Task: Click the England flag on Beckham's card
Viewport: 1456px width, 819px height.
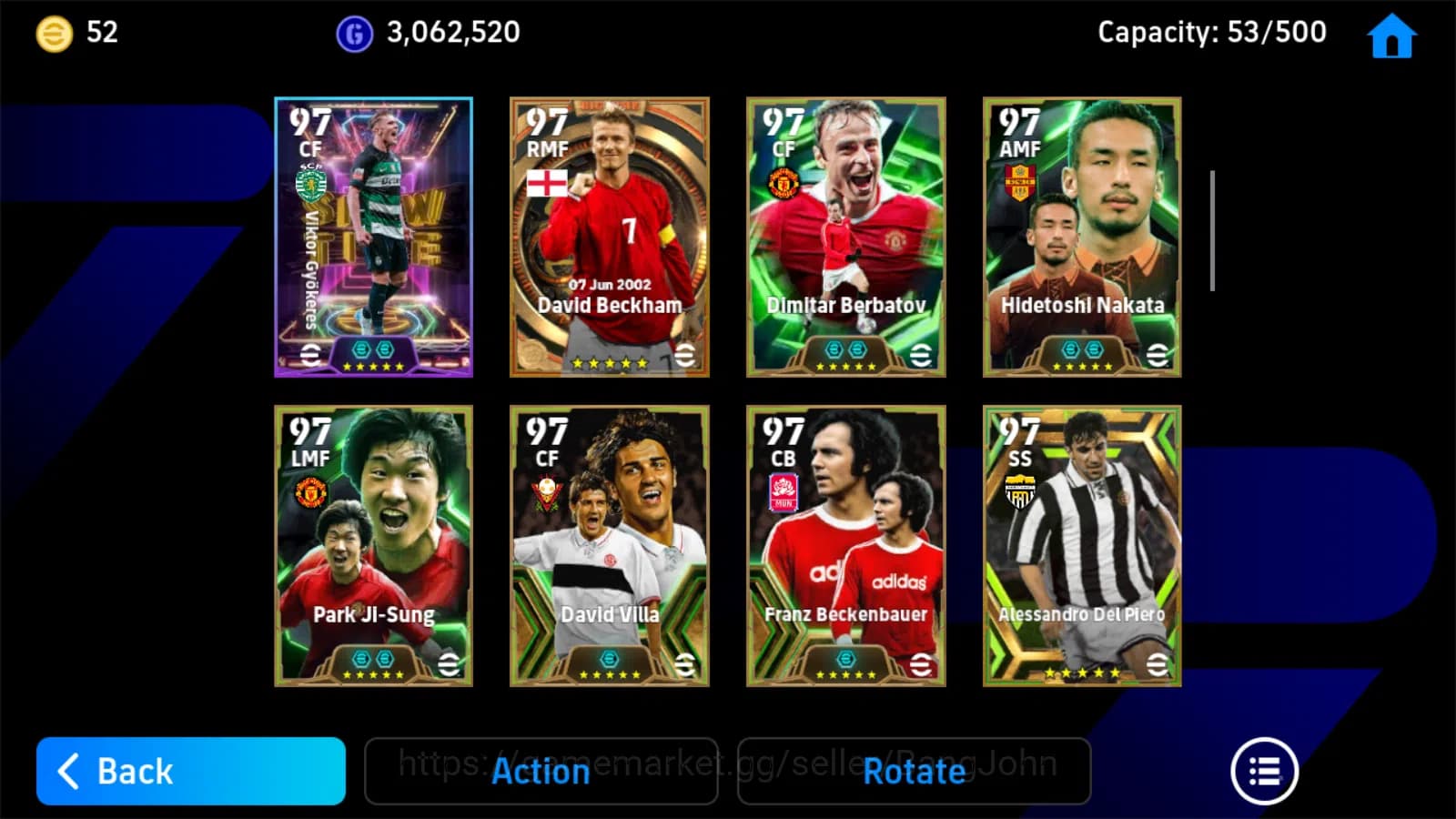Action: coord(546,182)
